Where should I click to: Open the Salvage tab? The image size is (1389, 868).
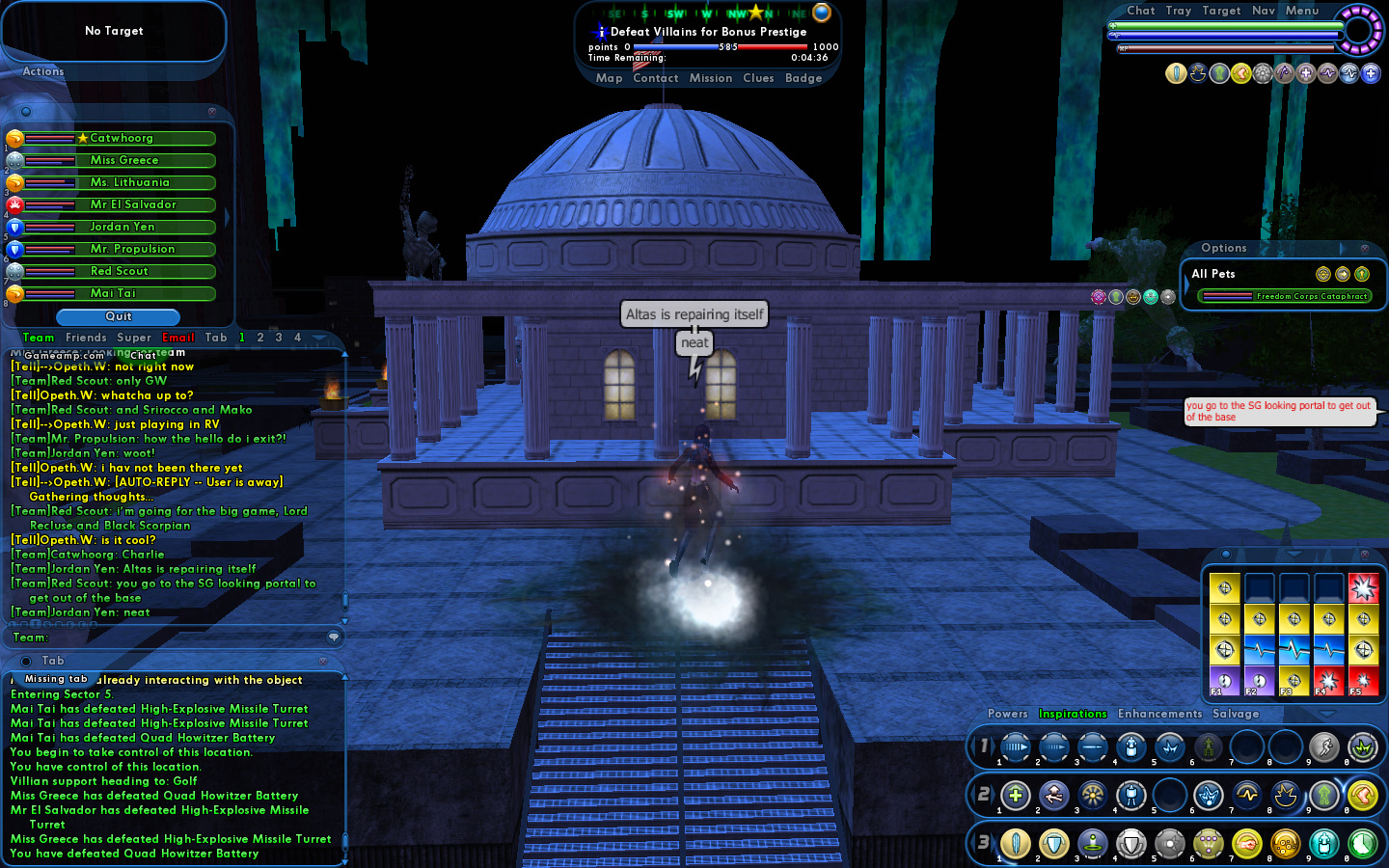coord(1236,714)
